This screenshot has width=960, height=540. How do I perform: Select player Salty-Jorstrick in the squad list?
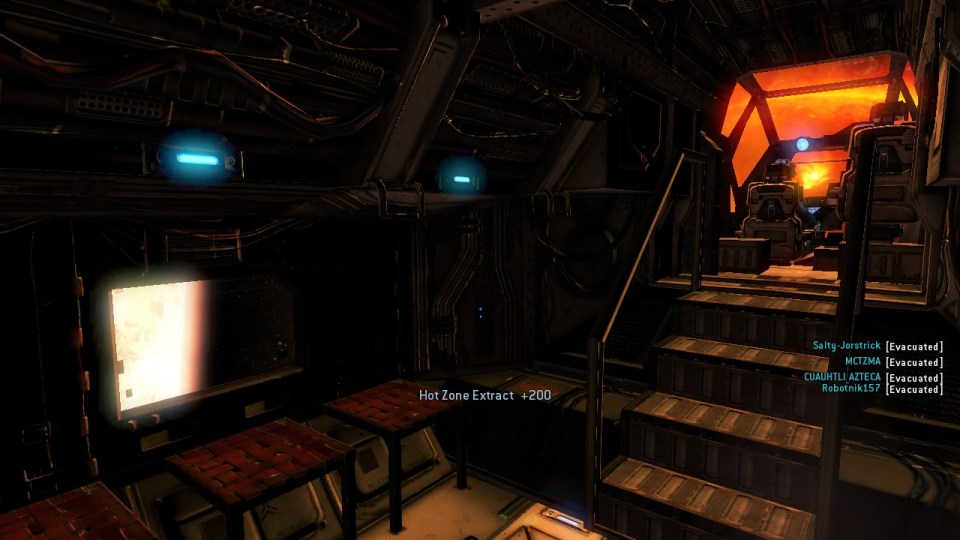click(846, 346)
